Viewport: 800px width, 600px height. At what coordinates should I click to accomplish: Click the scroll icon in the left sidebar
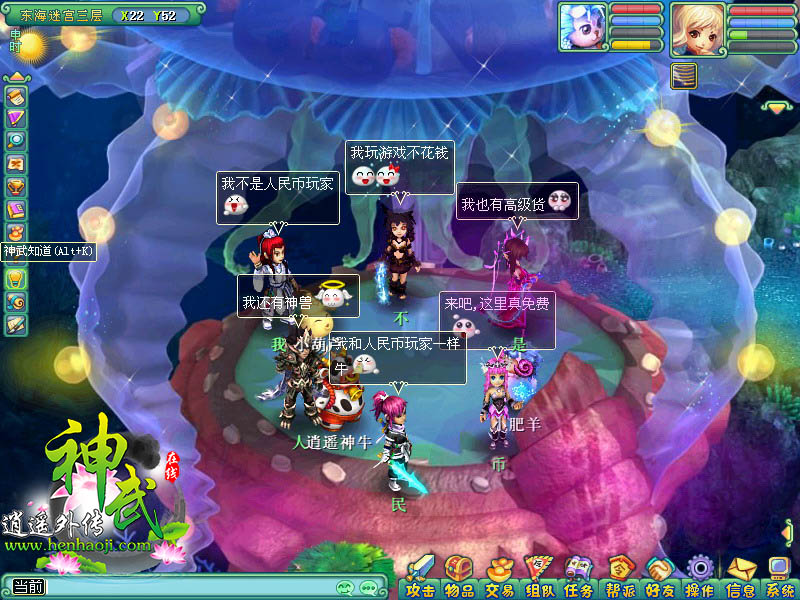coord(15,96)
